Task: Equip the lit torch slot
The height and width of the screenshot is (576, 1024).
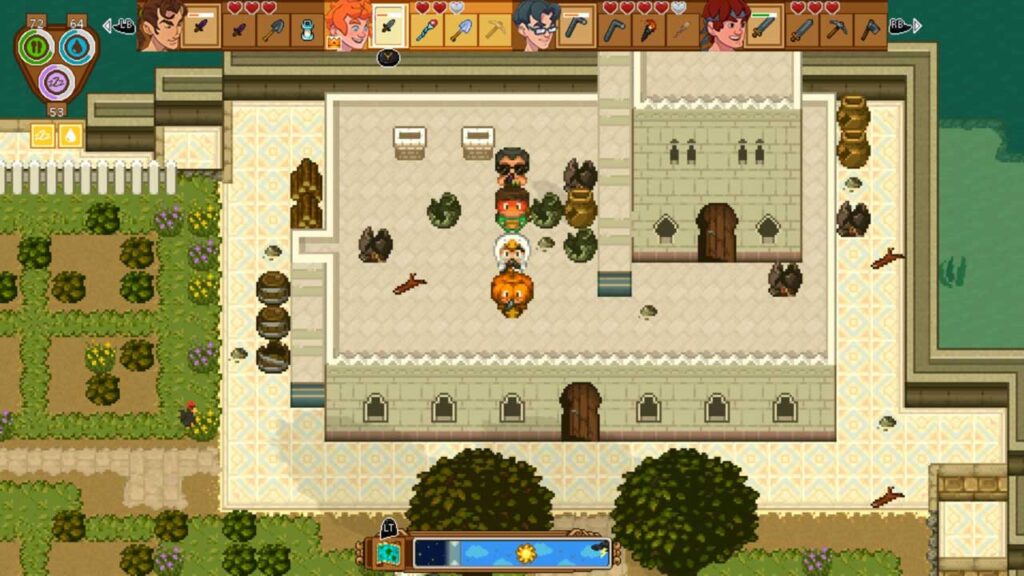Action: 649,30
